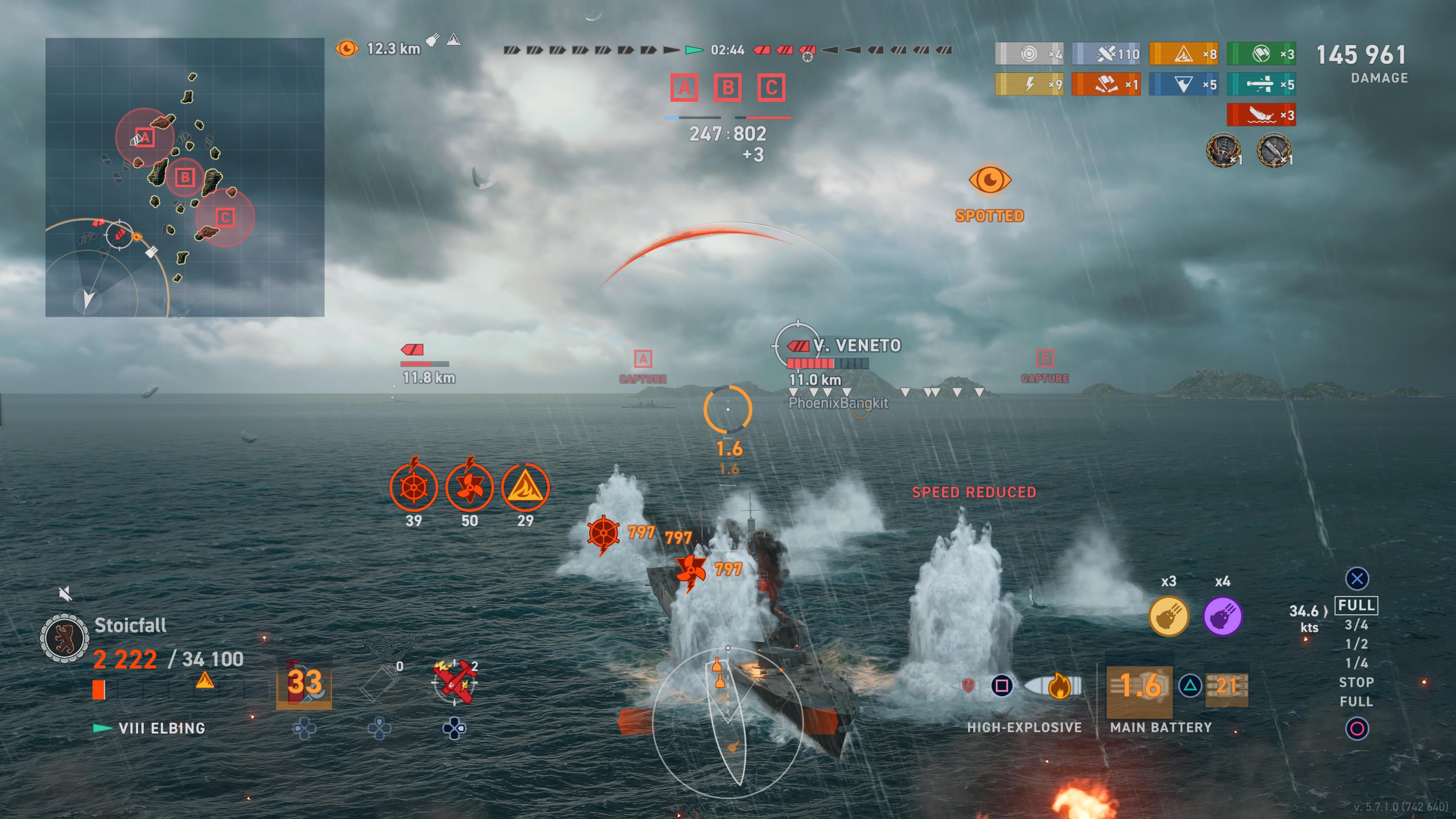Select the purple shell boost icon
This screenshot has height=819, width=1456.
coord(1222,615)
